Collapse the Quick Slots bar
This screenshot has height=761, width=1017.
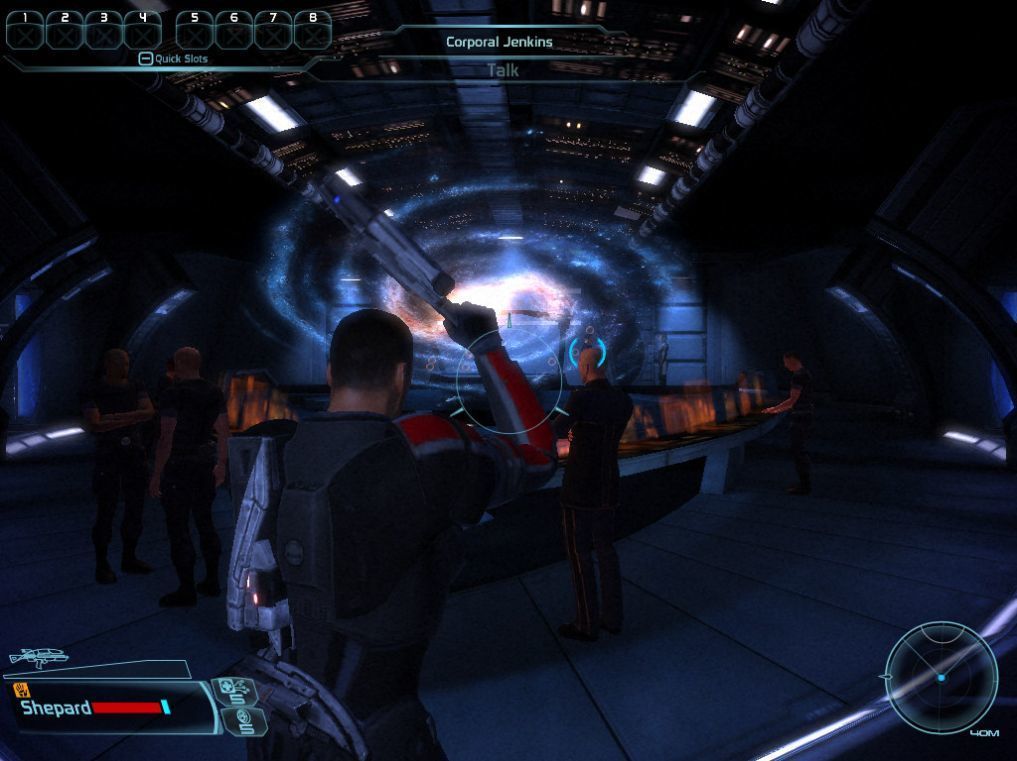[145, 59]
